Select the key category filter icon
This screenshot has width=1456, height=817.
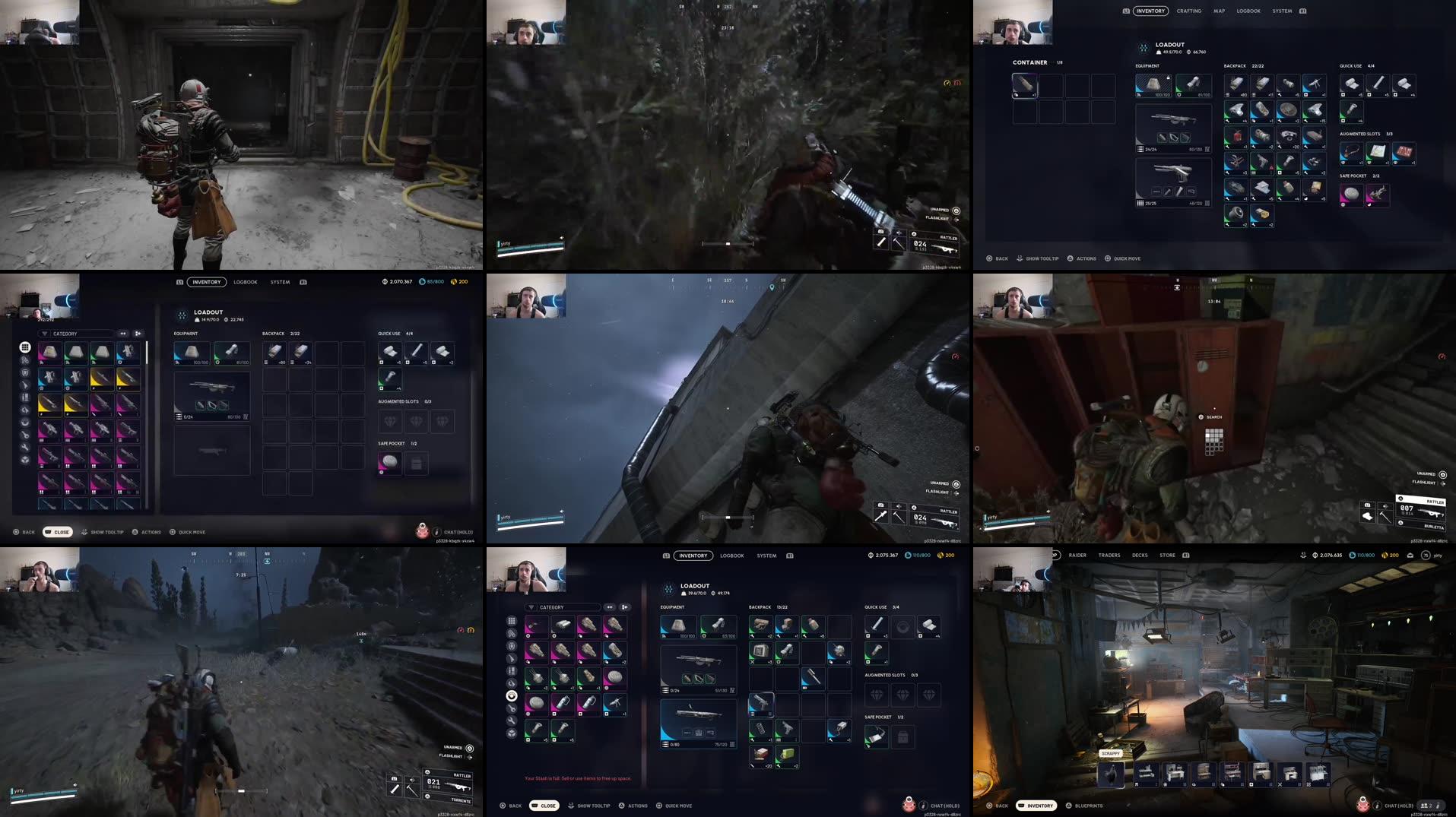[25, 435]
